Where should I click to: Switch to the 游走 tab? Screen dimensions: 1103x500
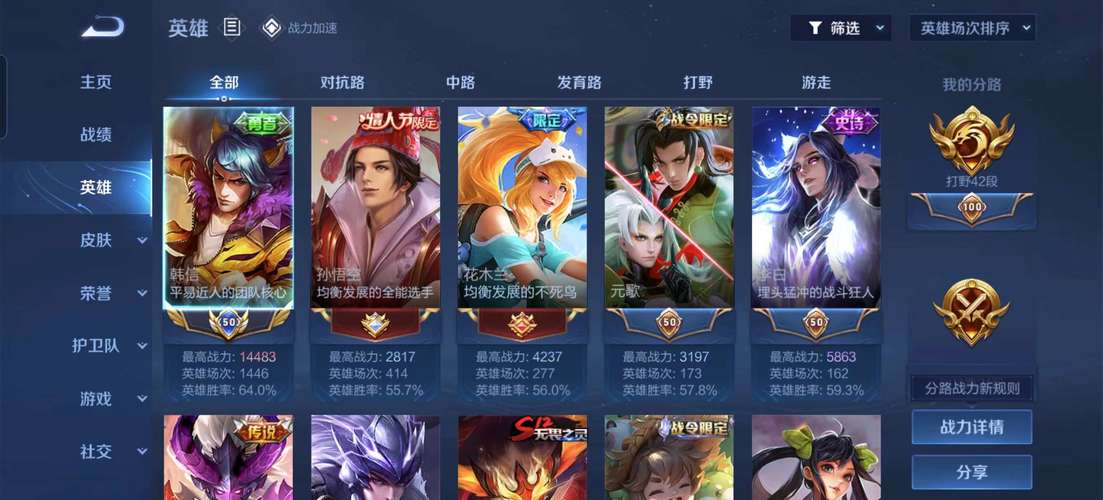pyautogui.click(x=816, y=82)
